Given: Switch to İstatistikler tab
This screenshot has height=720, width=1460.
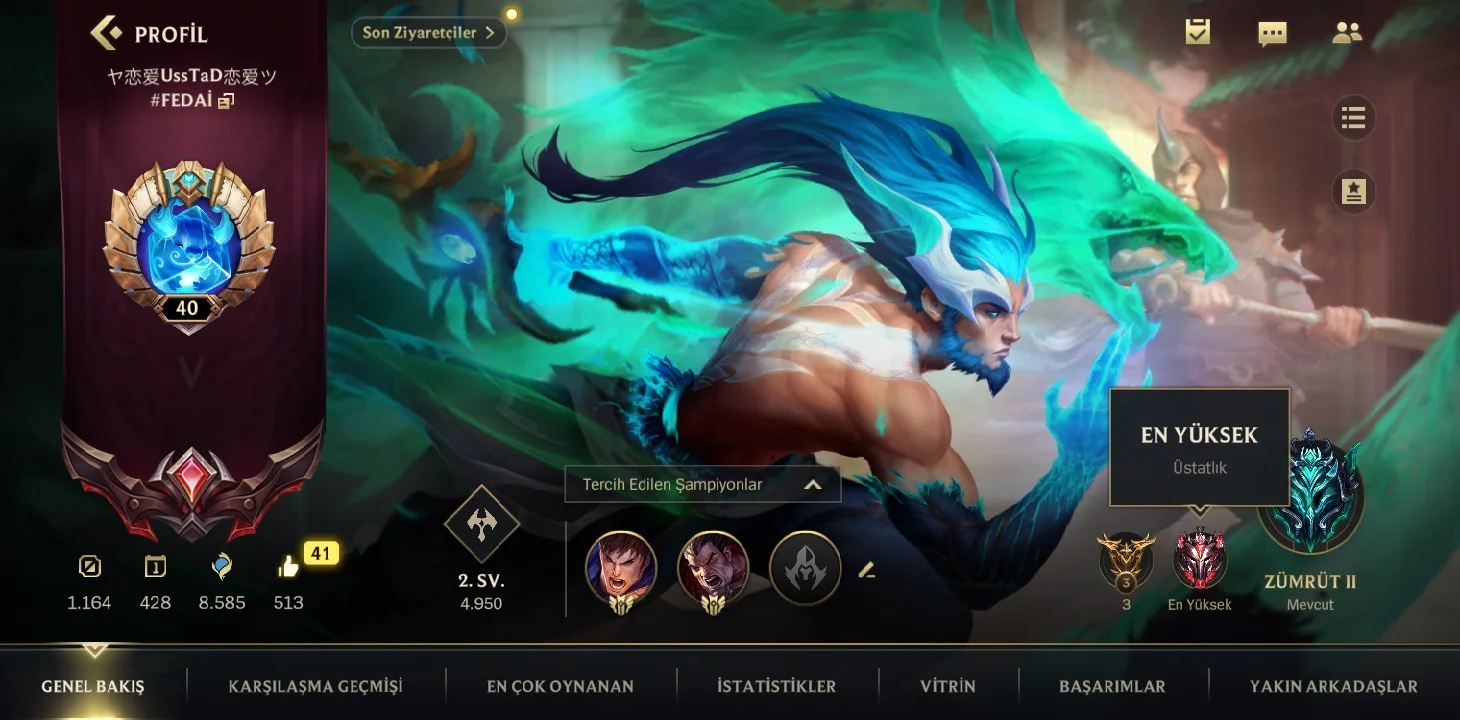Looking at the screenshot, I should tap(776, 686).
